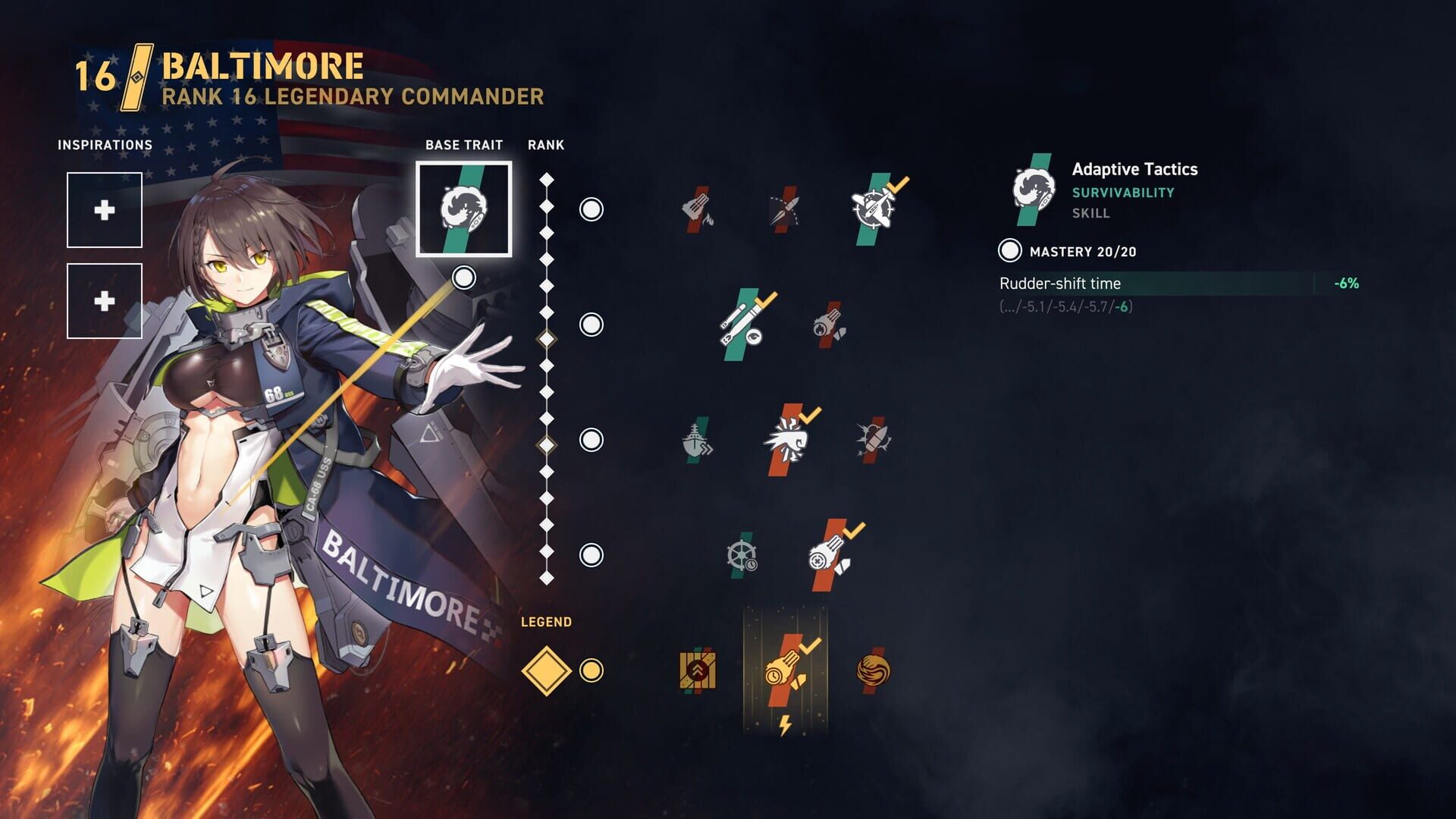Click the top Inspirations plus slot

(x=105, y=209)
